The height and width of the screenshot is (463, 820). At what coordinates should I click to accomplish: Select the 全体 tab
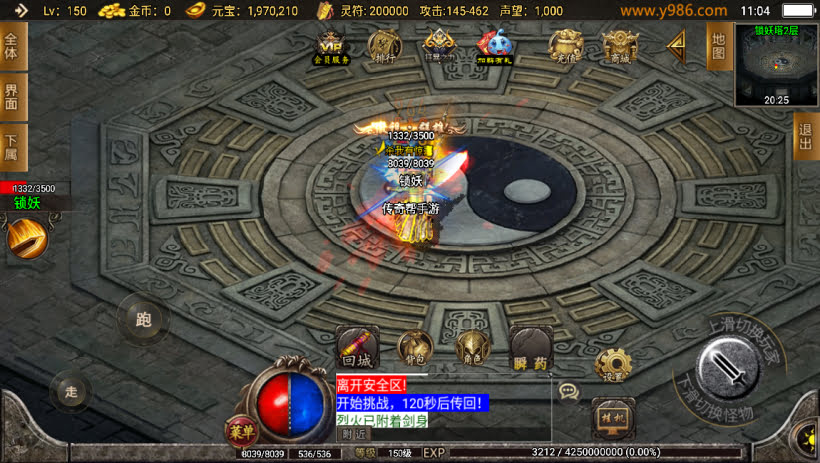12,46
